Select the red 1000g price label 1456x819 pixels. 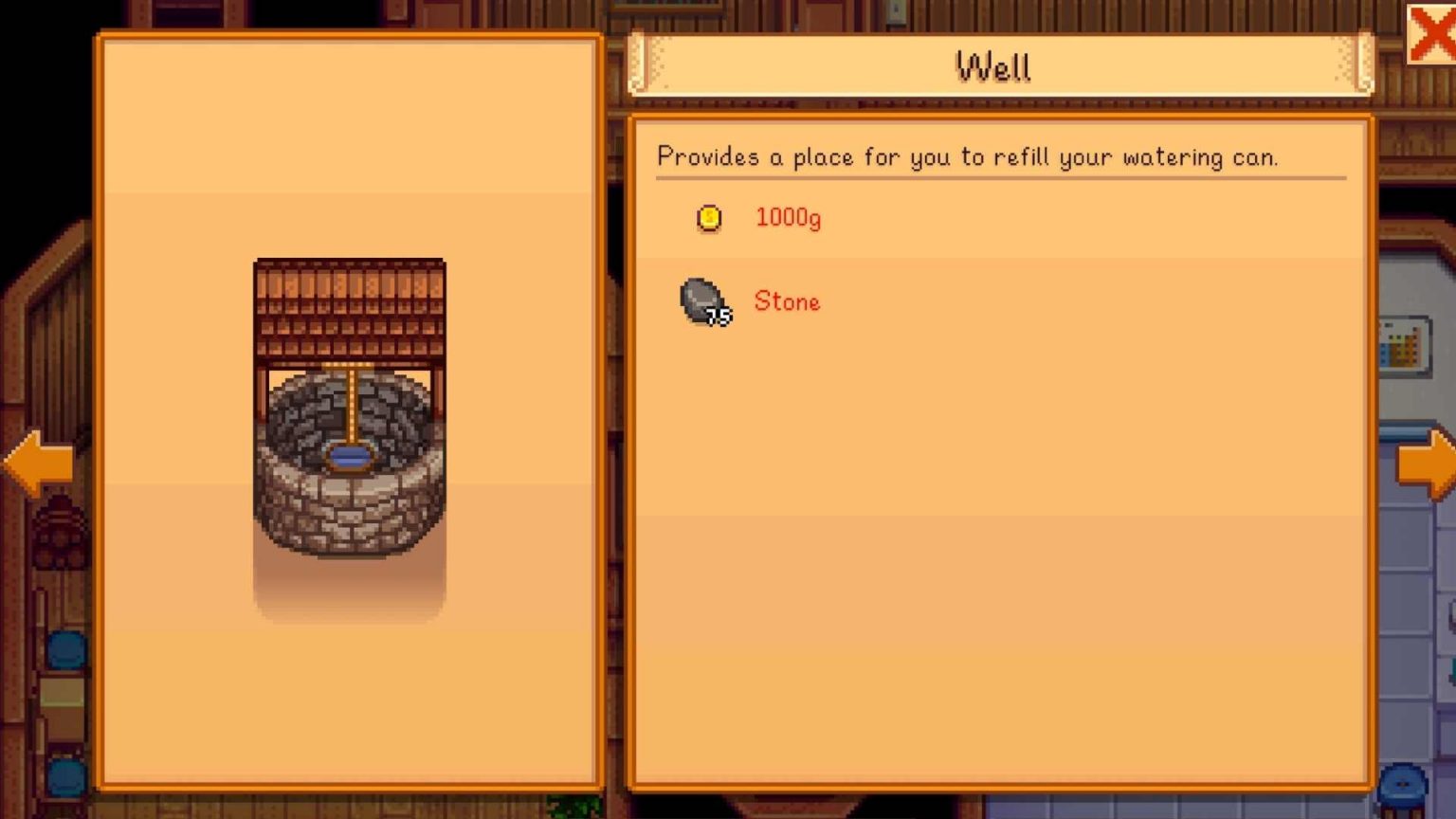point(788,218)
